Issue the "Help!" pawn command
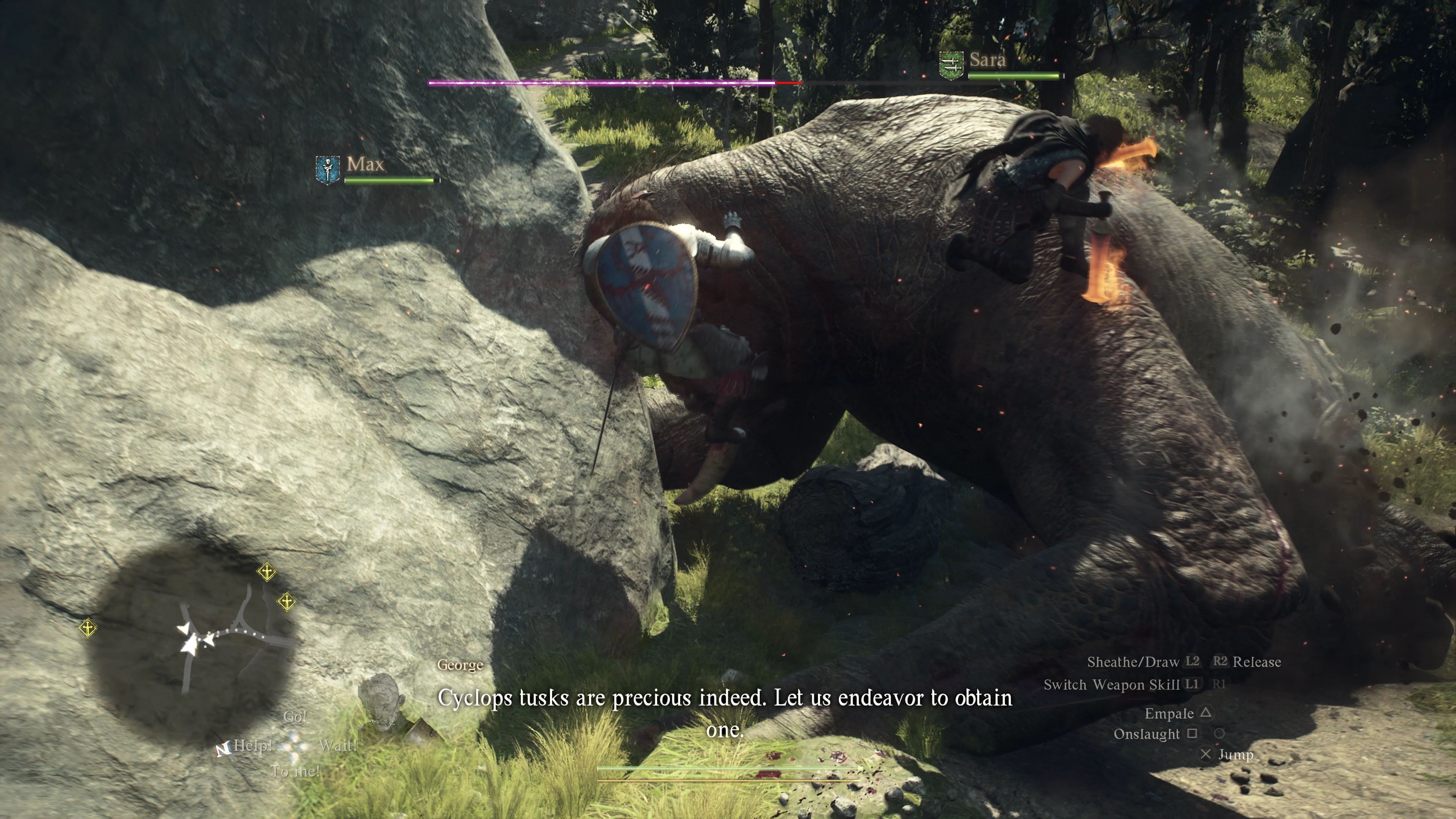1456x819 pixels. tap(253, 745)
